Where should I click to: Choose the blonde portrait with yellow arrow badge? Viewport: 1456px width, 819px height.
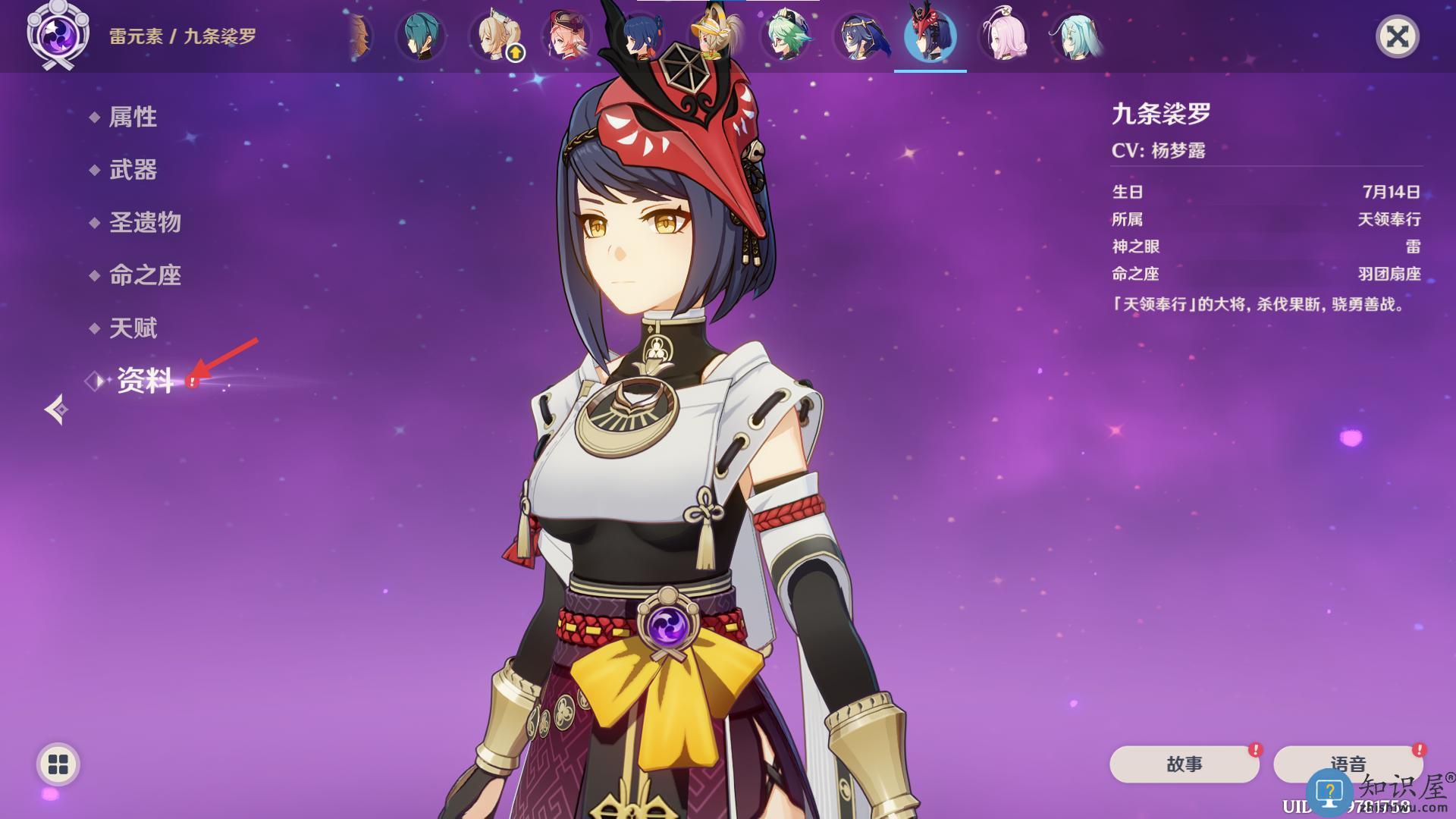[x=494, y=36]
